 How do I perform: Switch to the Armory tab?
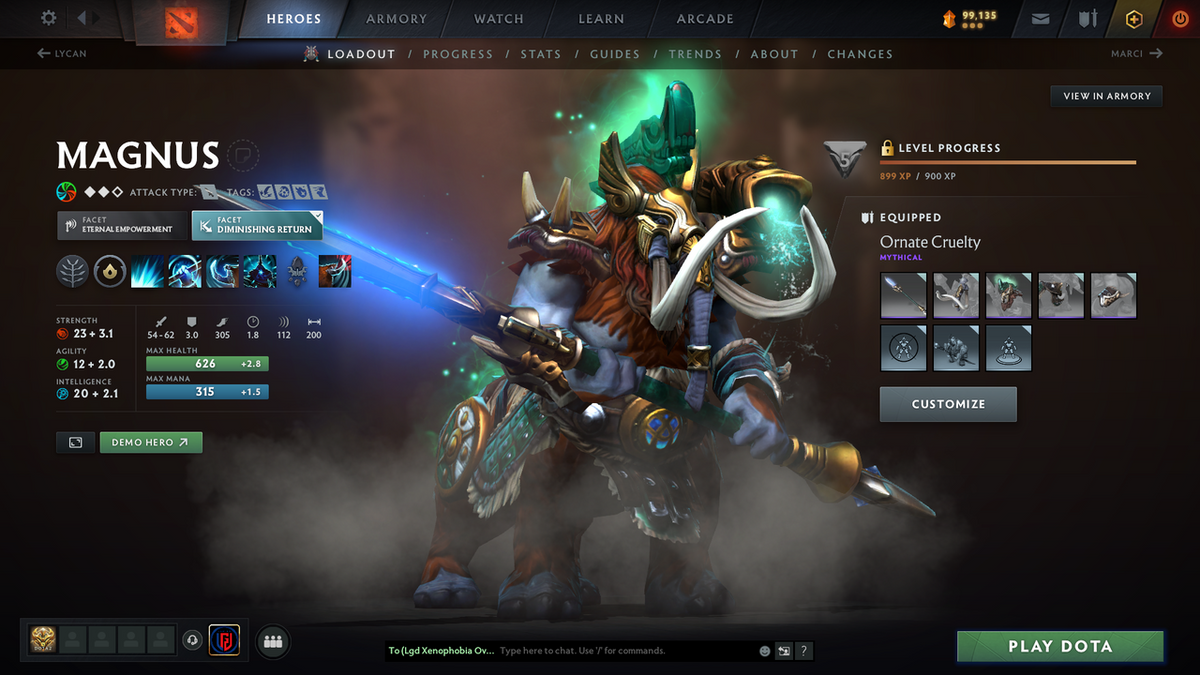[397, 19]
